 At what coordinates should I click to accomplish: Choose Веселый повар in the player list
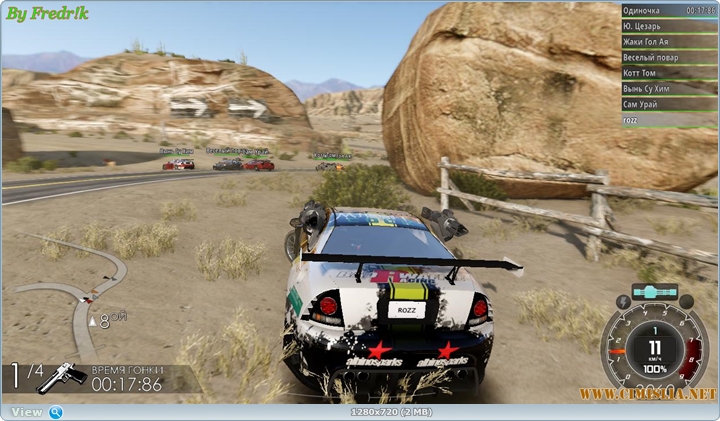tap(667, 58)
